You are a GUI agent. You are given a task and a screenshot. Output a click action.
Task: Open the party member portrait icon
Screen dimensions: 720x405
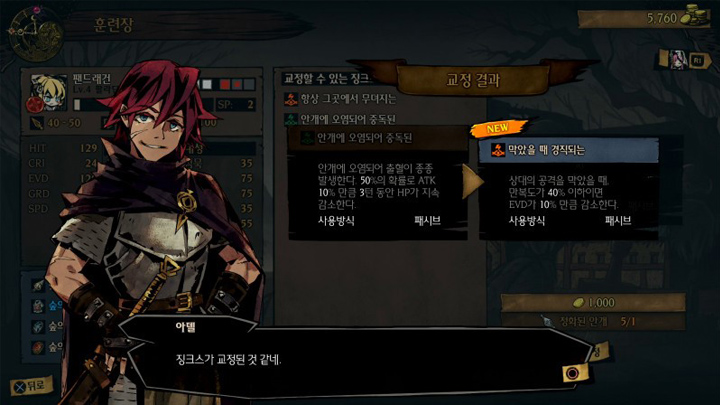coord(681,58)
